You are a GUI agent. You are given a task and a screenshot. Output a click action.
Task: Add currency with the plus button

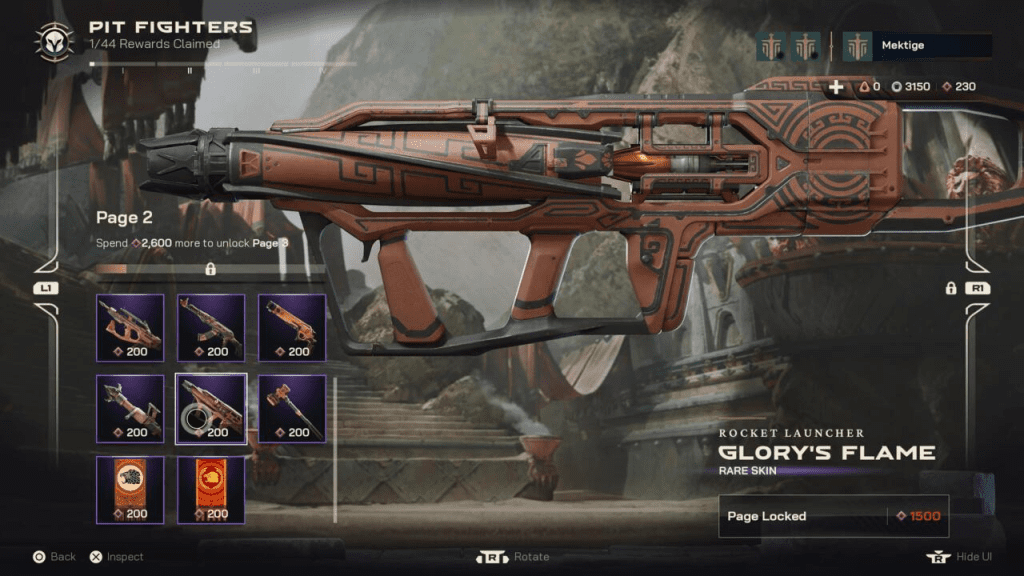[836, 87]
